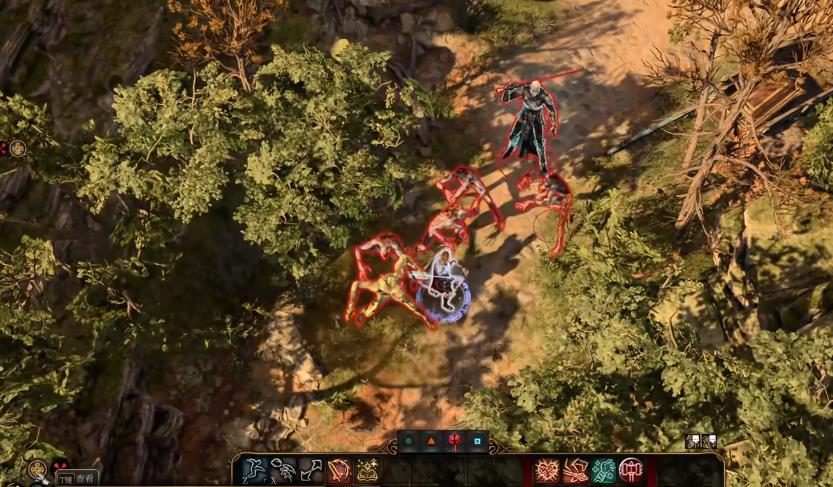Image resolution: width=833 pixels, height=487 pixels.
Task: Choose the blue square hotbar filter
Action: click(478, 441)
